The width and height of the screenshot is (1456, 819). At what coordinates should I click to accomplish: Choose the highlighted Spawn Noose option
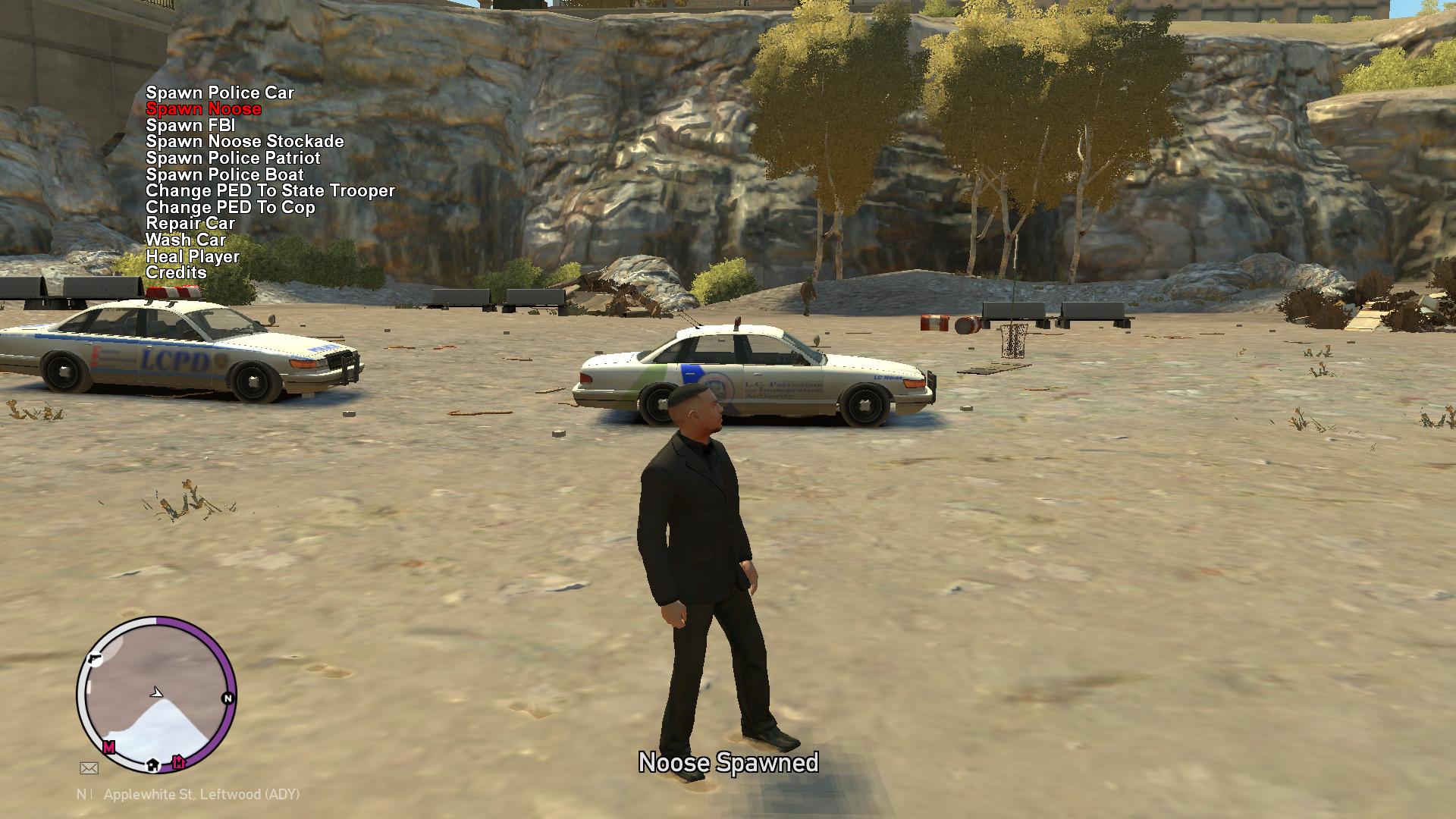(203, 109)
